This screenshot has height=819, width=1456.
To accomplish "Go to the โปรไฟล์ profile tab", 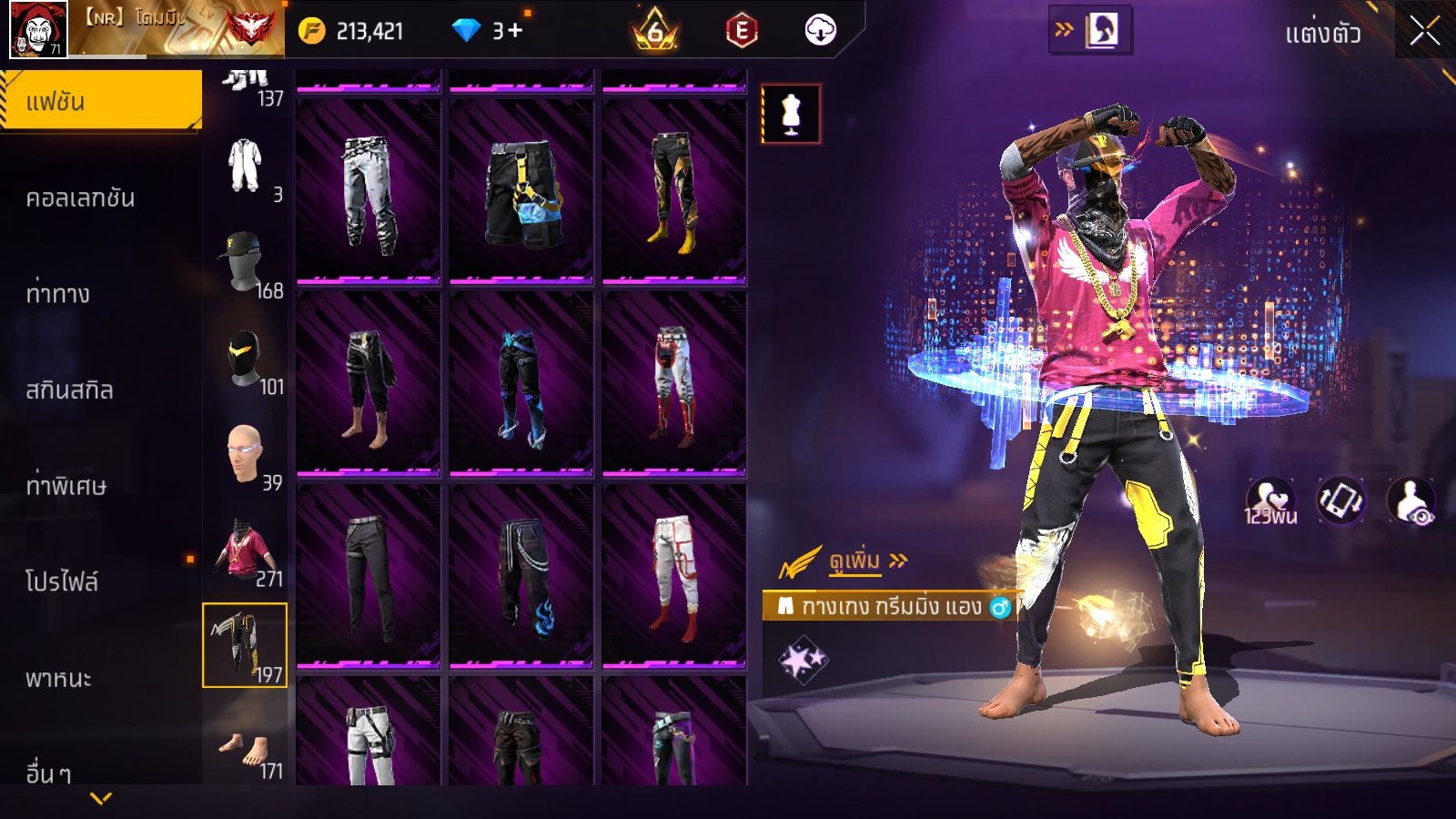I will click(x=62, y=581).
